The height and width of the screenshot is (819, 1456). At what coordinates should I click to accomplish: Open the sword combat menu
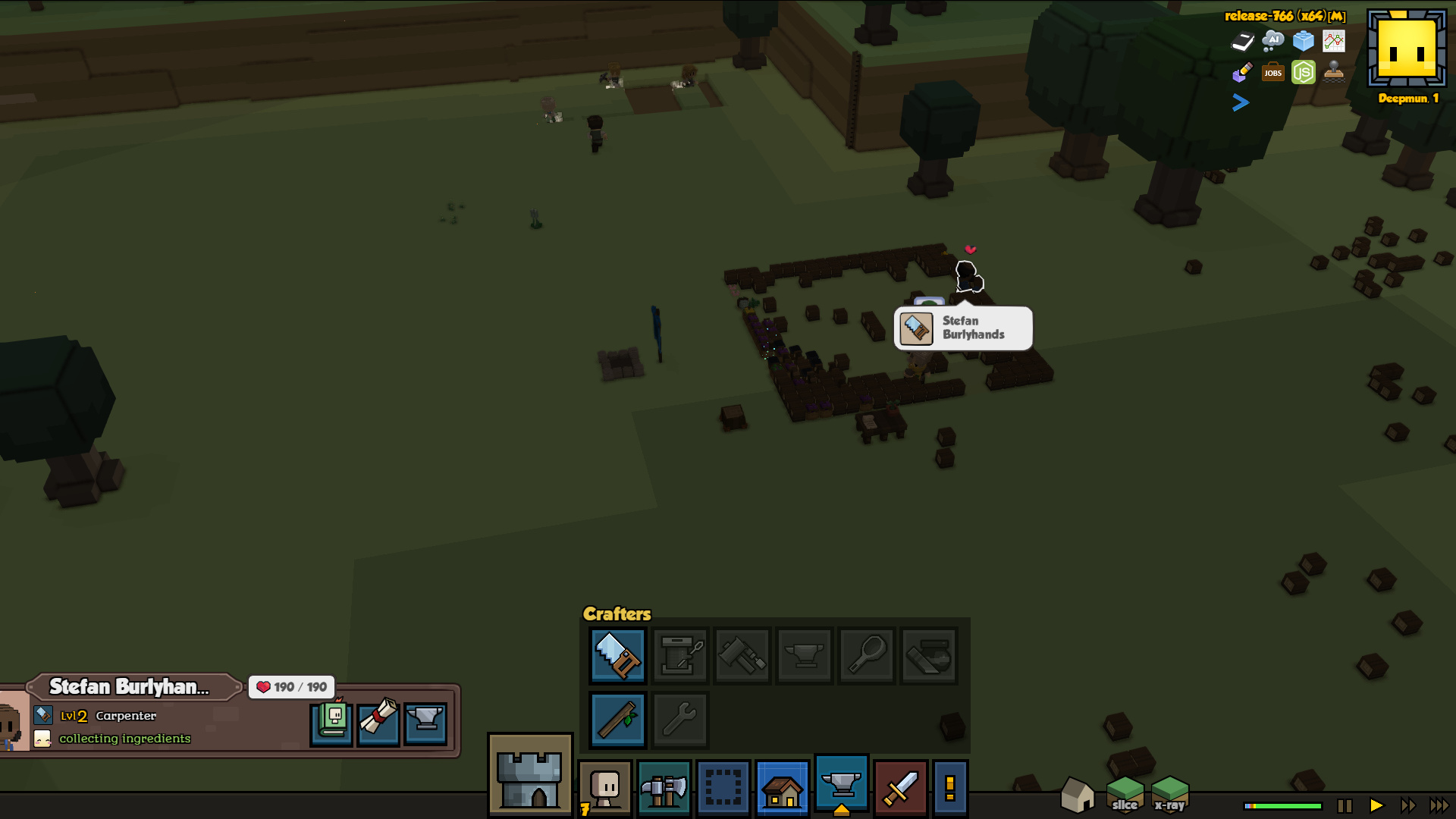click(x=901, y=789)
